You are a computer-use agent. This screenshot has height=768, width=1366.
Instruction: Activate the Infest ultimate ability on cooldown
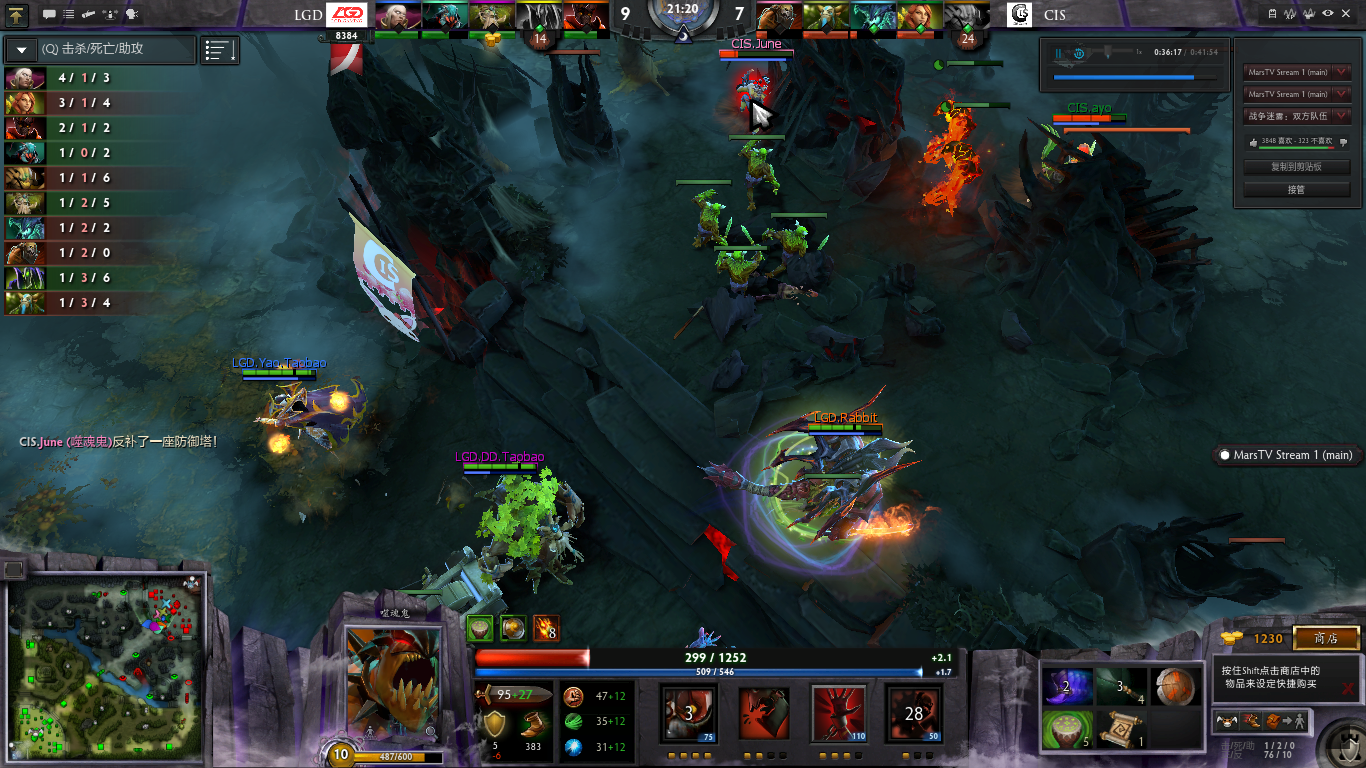[913, 714]
